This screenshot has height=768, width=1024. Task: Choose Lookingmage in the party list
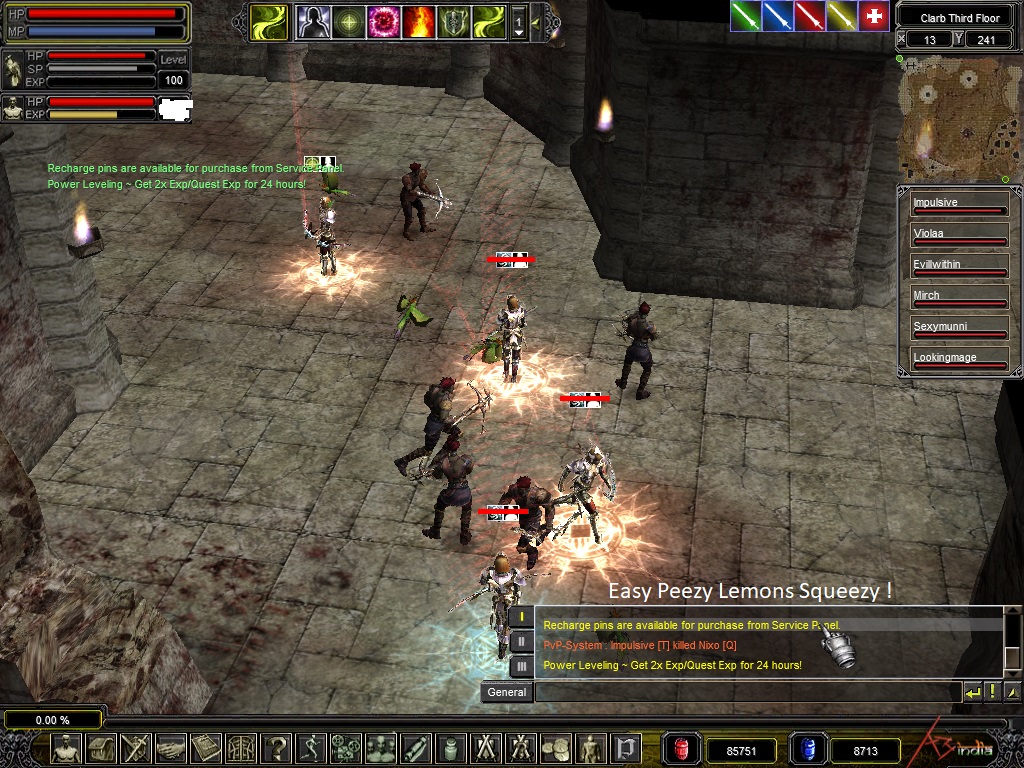click(958, 358)
